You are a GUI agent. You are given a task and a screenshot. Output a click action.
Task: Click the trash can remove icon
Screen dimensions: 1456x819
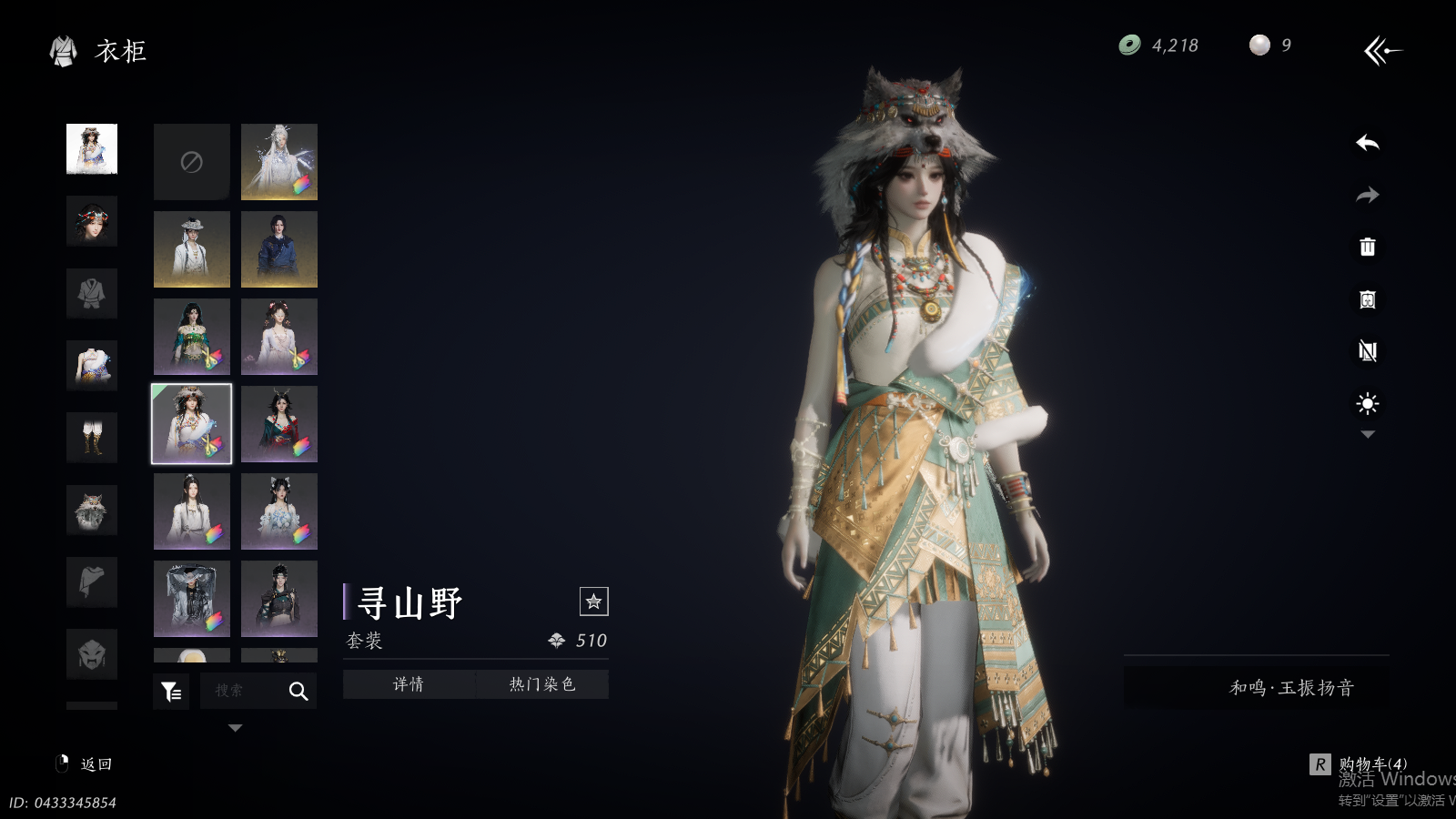[1367, 247]
